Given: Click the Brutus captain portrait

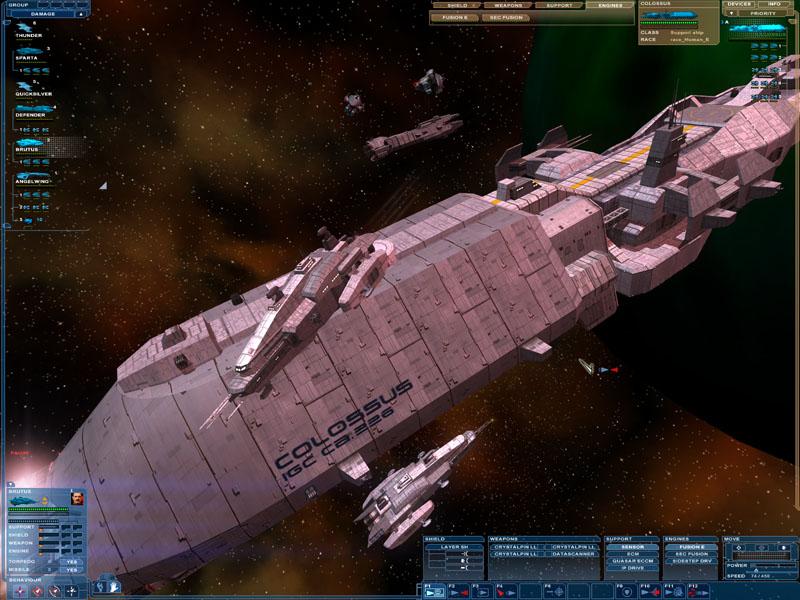Looking at the screenshot, I should 77,497.
